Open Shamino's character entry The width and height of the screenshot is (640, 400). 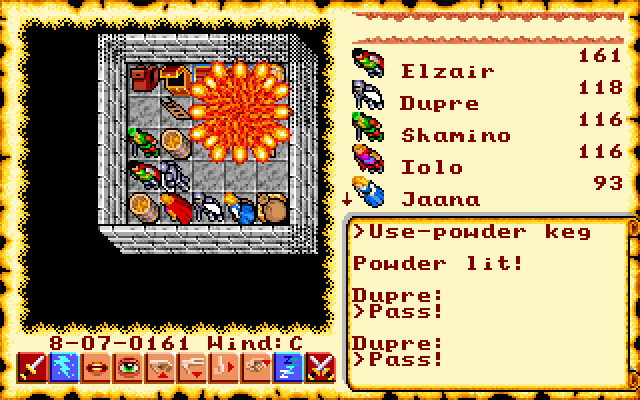(455, 135)
